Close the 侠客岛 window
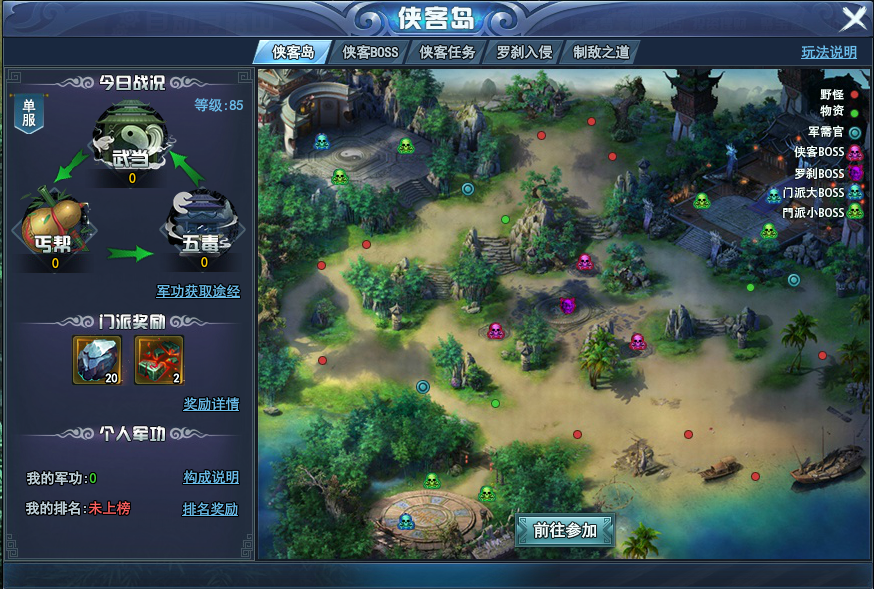Image resolution: width=874 pixels, height=589 pixels. [853, 19]
